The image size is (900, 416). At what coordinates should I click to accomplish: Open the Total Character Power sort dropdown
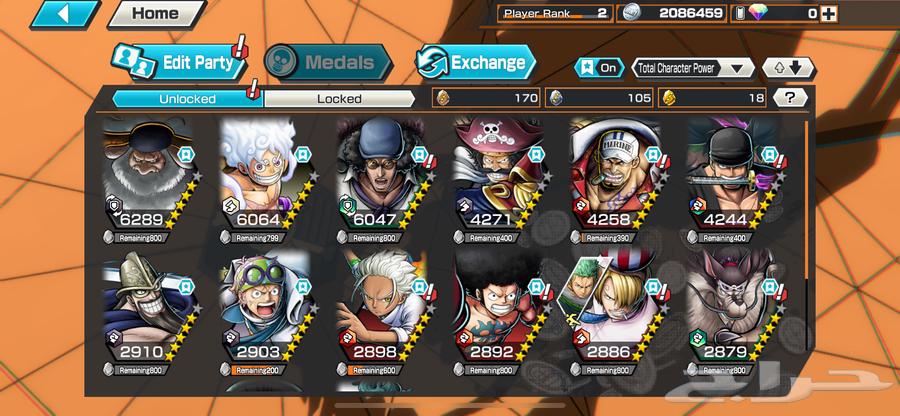pyautogui.click(x=693, y=68)
